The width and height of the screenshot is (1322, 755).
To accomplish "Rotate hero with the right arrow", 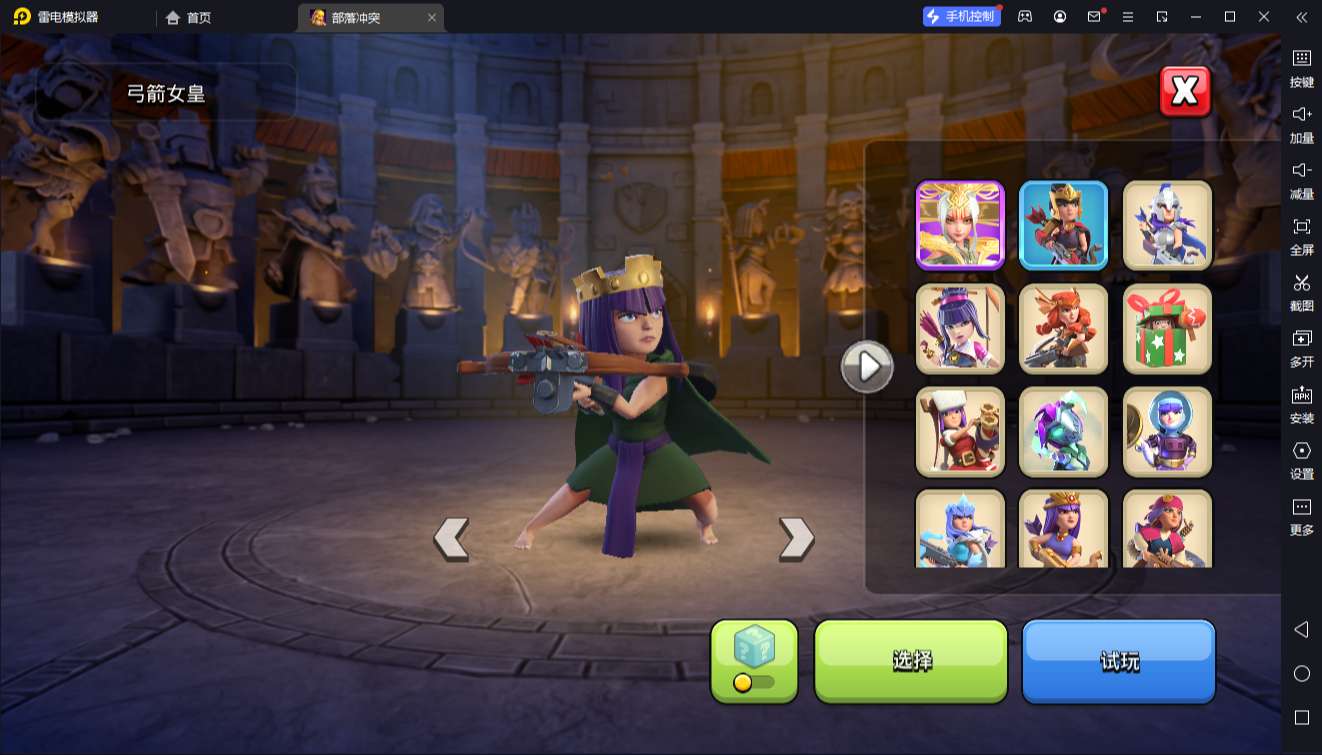I will tap(796, 538).
